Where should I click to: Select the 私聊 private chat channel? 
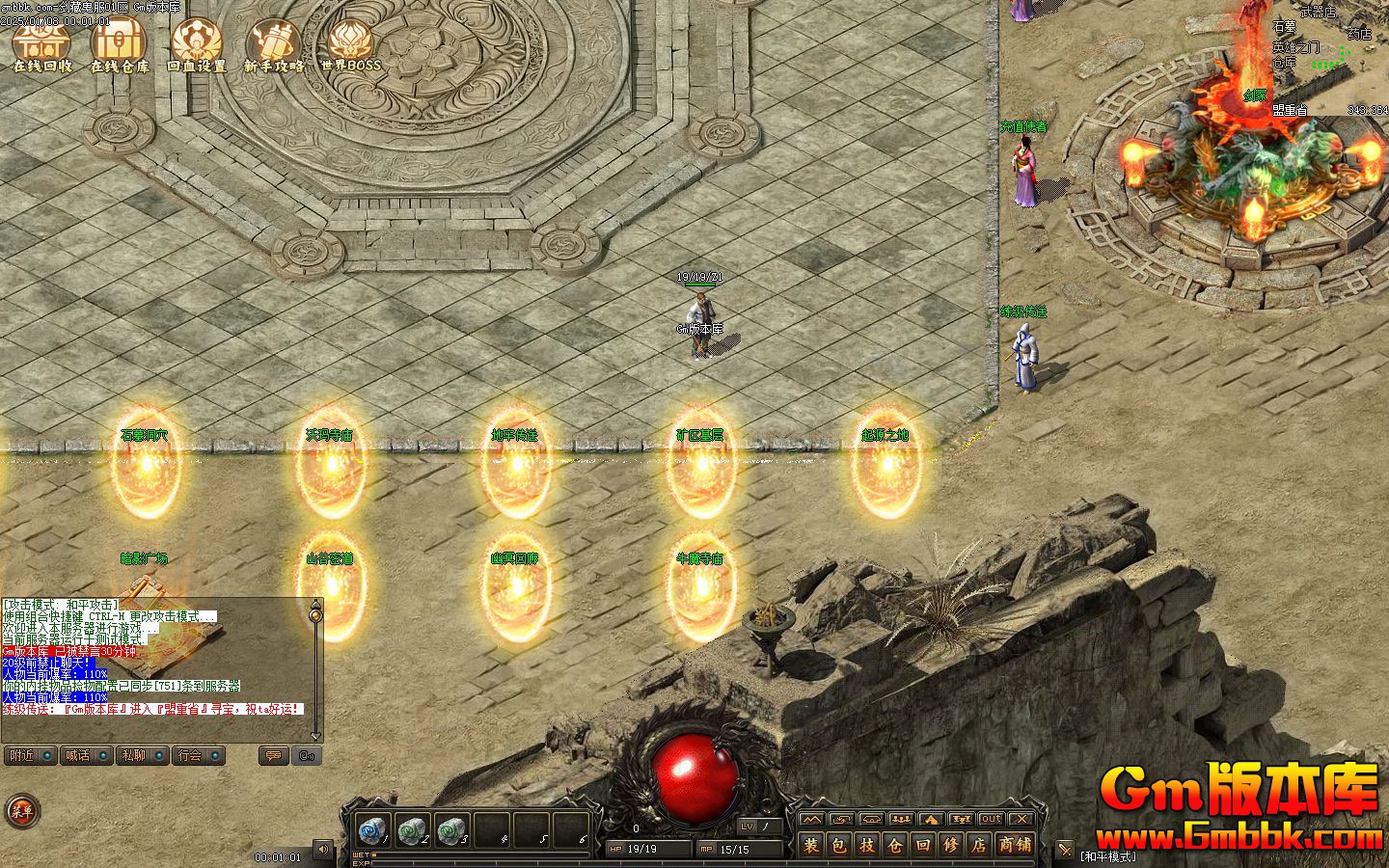[143, 755]
